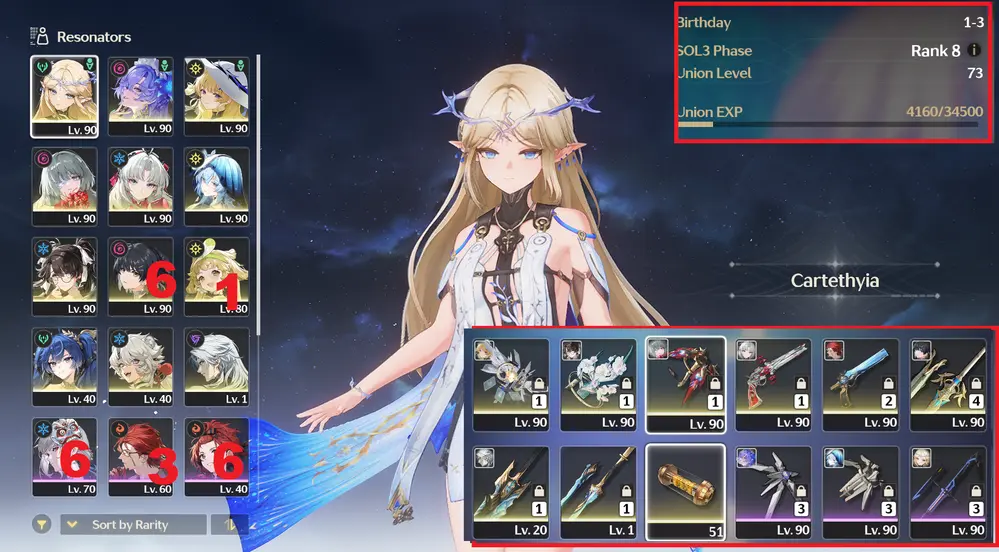This screenshot has width=999, height=552.
Task: Select the Lv. 1 white-haired resonator
Action: pos(216,365)
